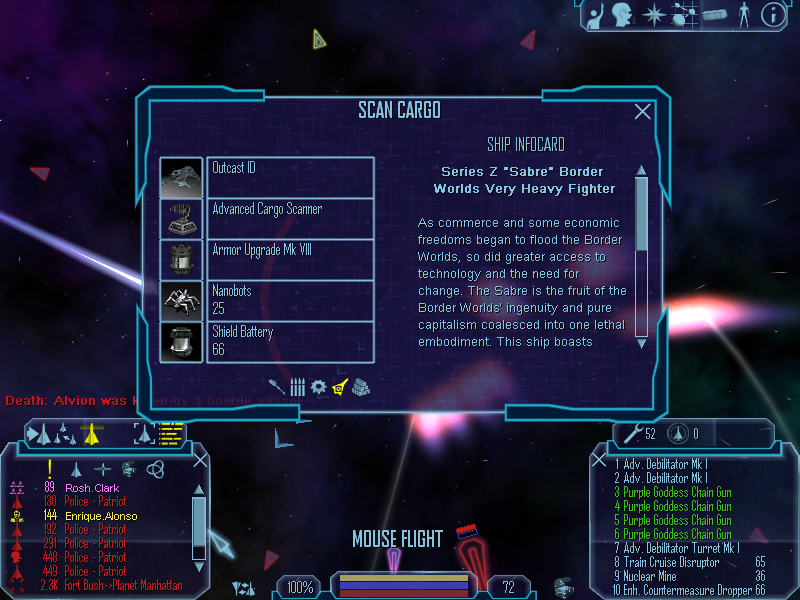Image resolution: width=800 pixels, height=600 pixels.
Task: Show weapons filter with wrench icon
Action: (x=277, y=386)
